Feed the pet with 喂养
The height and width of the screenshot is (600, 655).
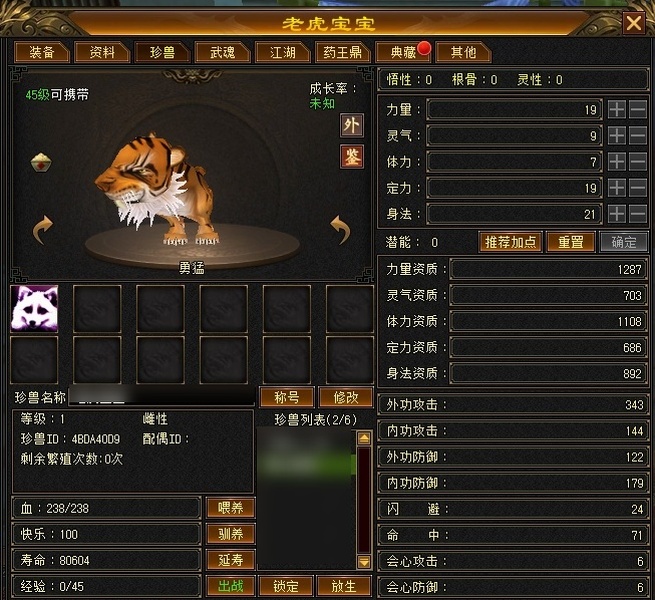(x=231, y=508)
